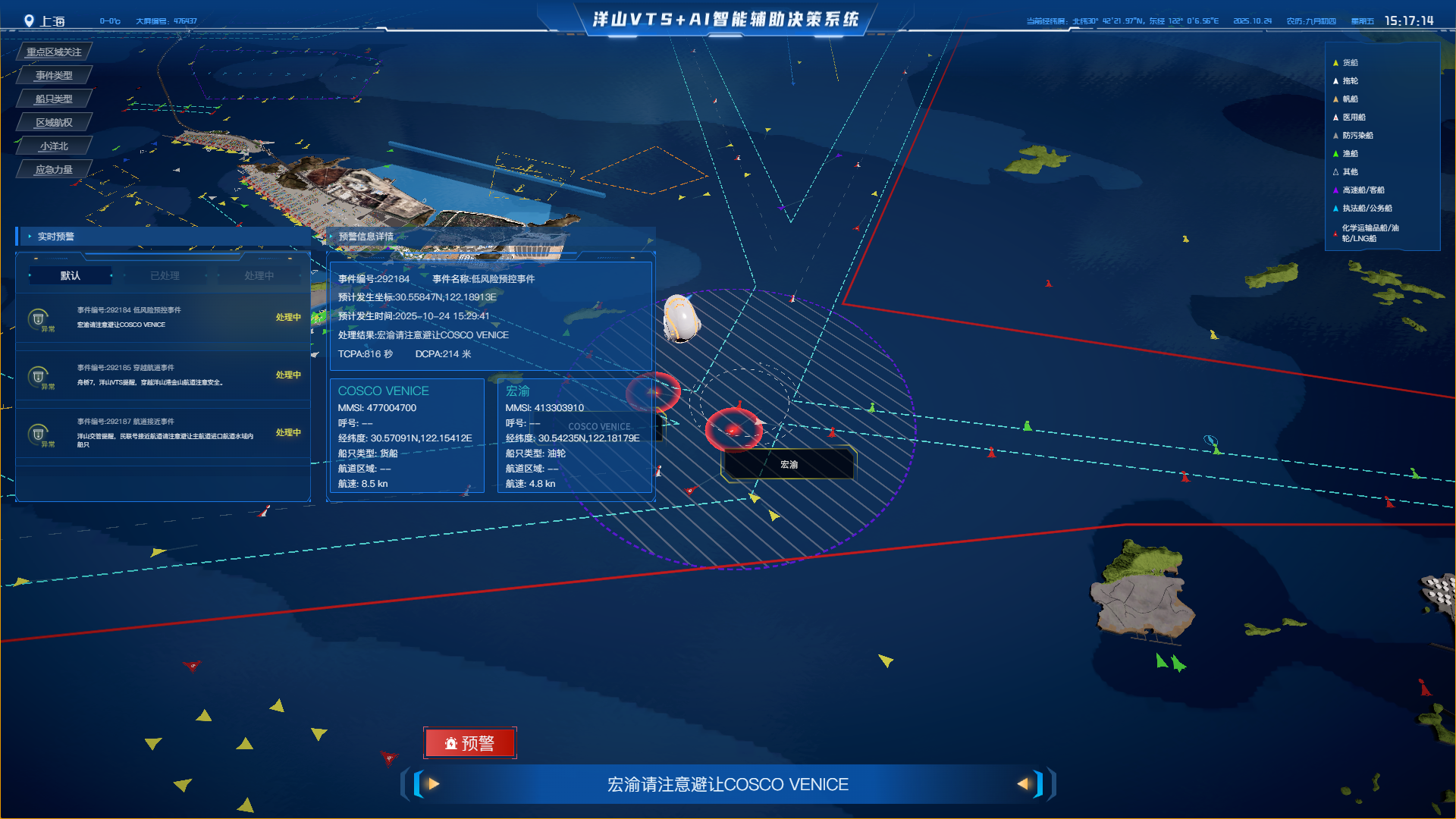Select the 事件类型 filter button

point(54,75)
